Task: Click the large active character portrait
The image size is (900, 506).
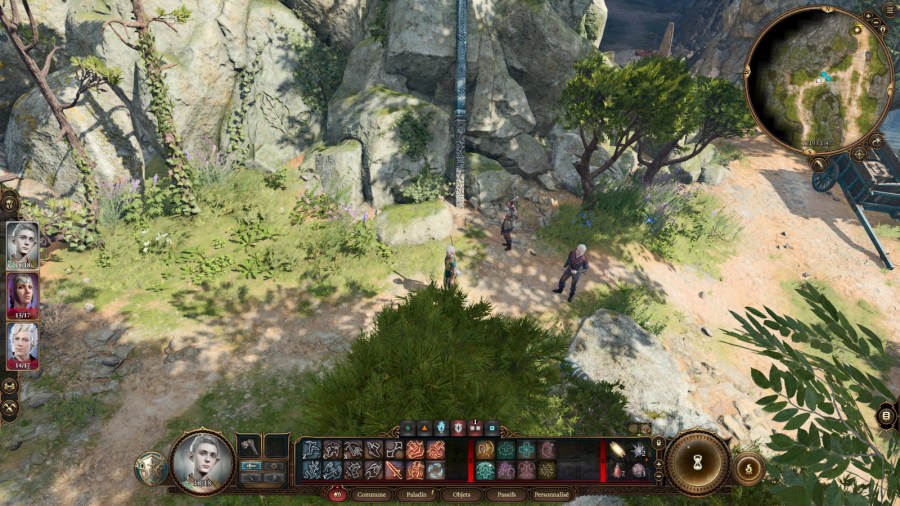Action: click(202, 462)
